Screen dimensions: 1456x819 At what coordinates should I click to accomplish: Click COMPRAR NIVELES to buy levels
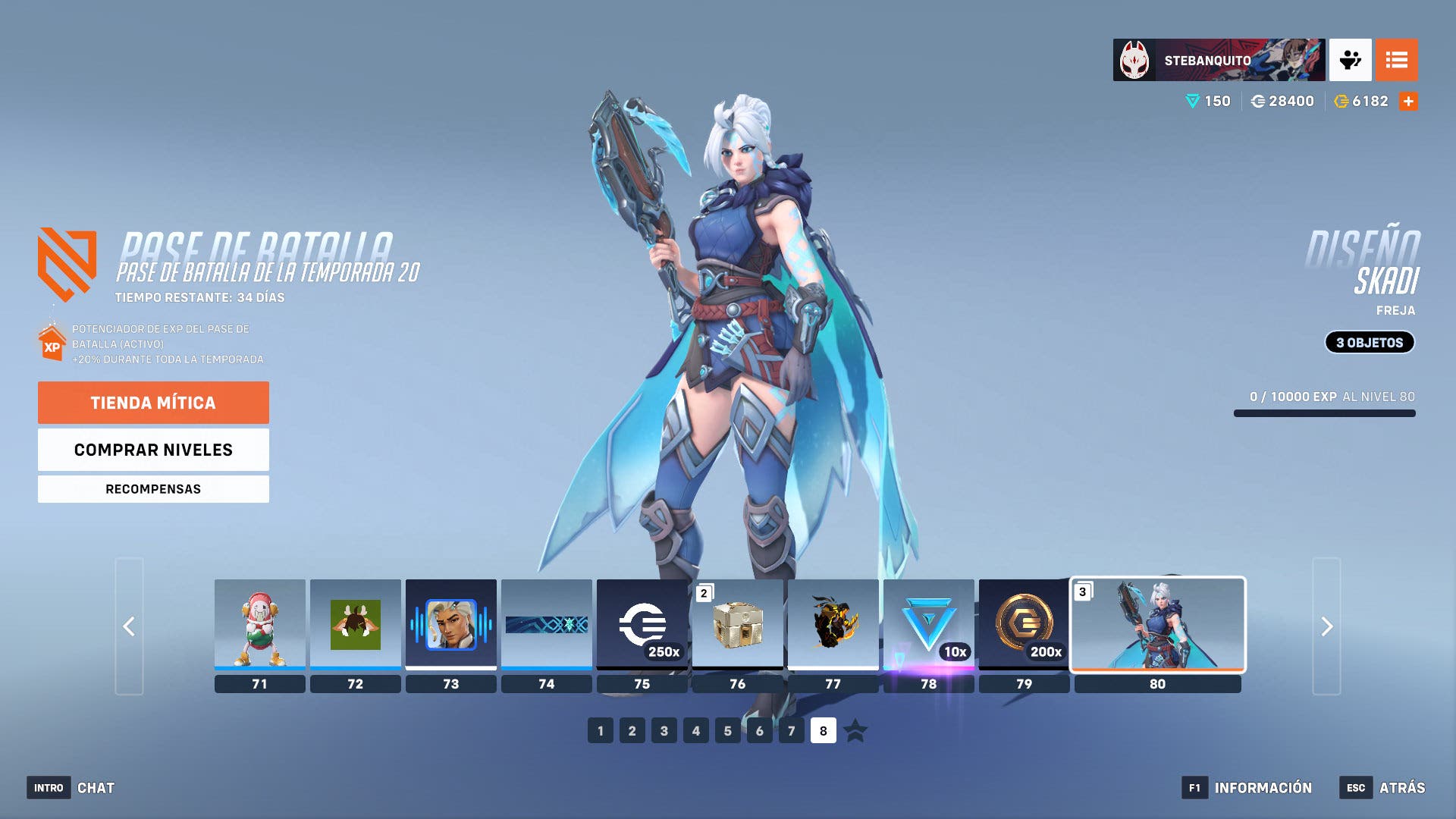[x=153, y=450]
